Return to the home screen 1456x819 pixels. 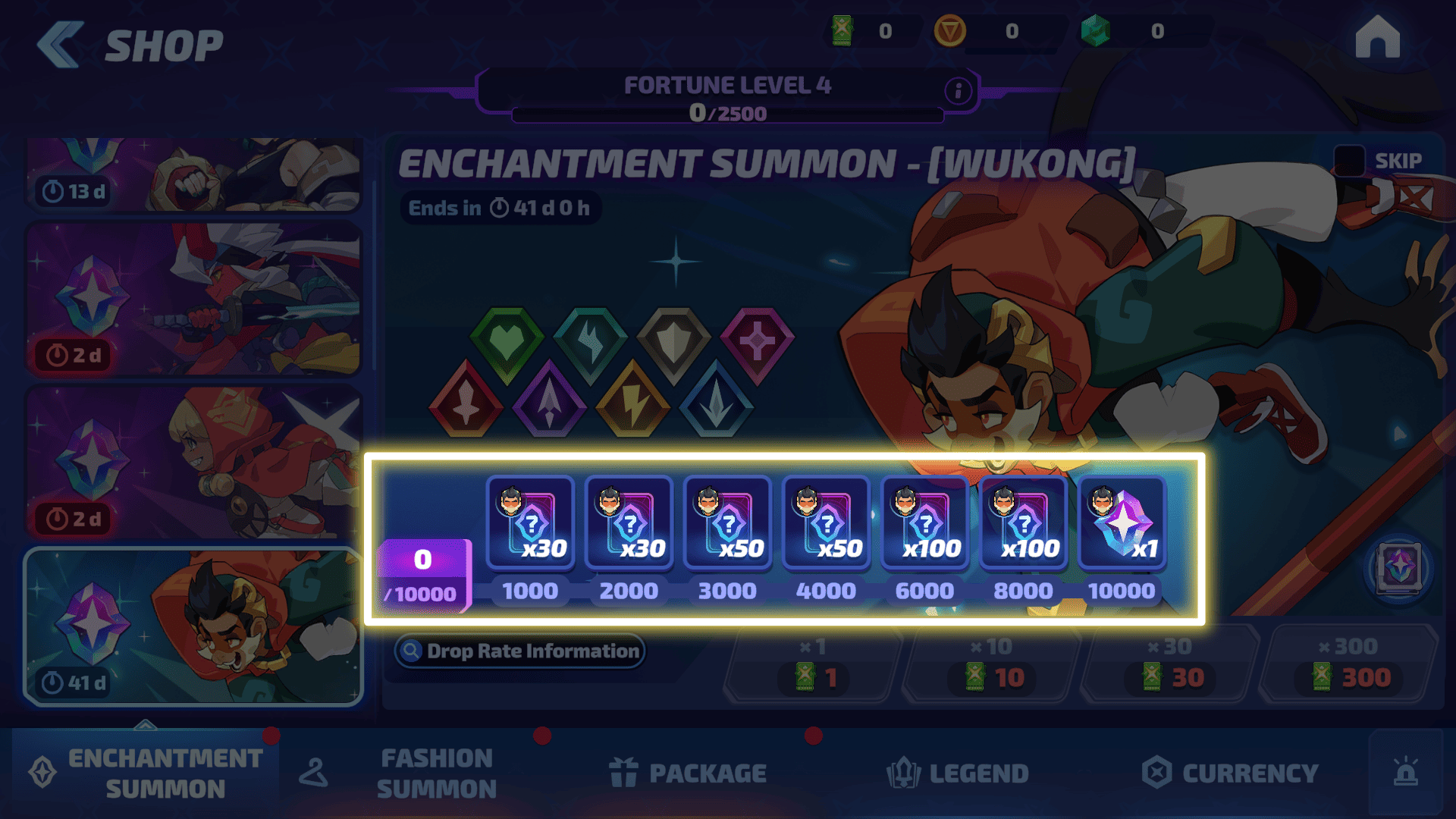click(1377, 38)
